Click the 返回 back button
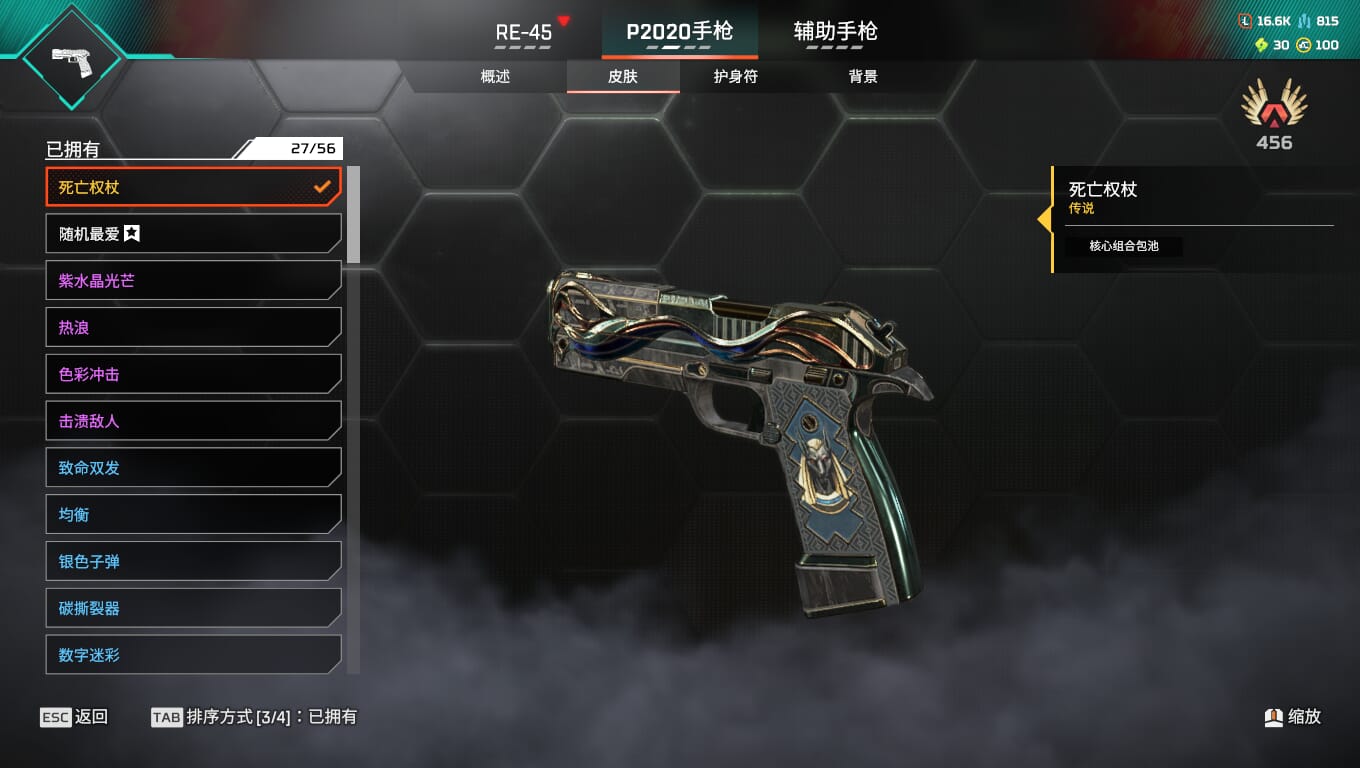The height and width of the screenshot is (768, 1360). pos(74,717)
